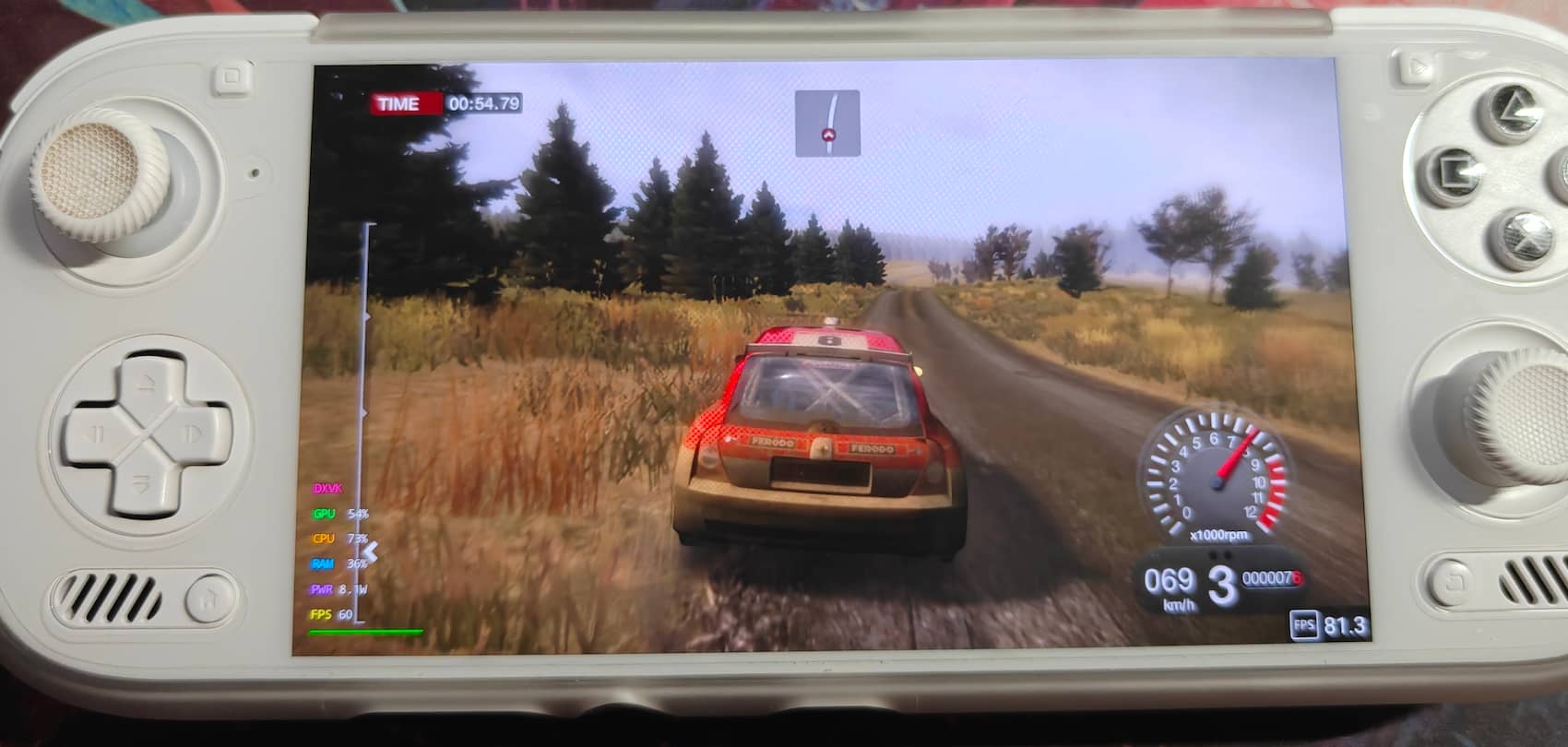Collapse the performance overlay with the chevron arrow
Viewport: 1568px width, 747px height.
click(371, 551)
